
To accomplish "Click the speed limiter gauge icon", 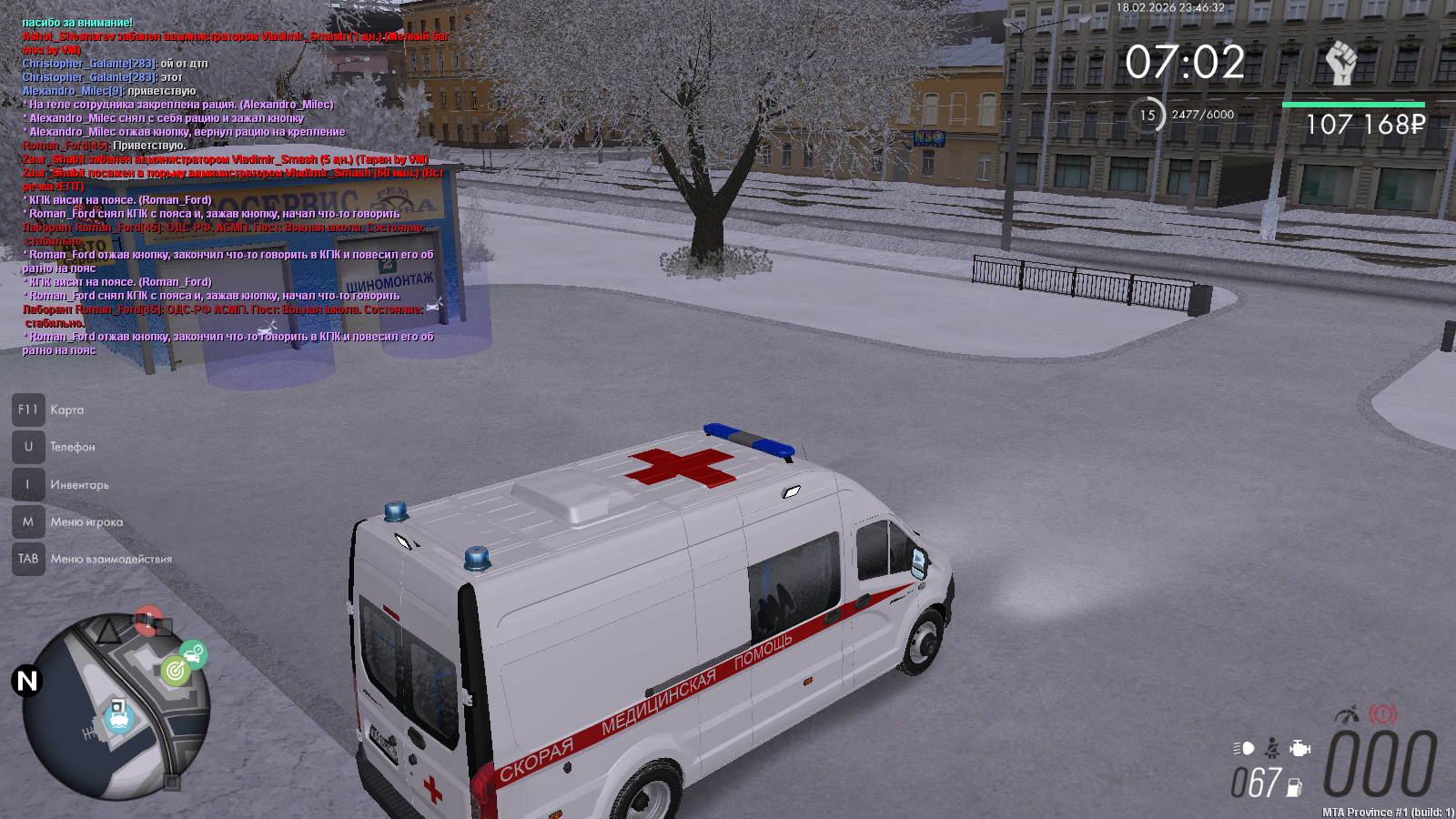I will pos(1347,714).
